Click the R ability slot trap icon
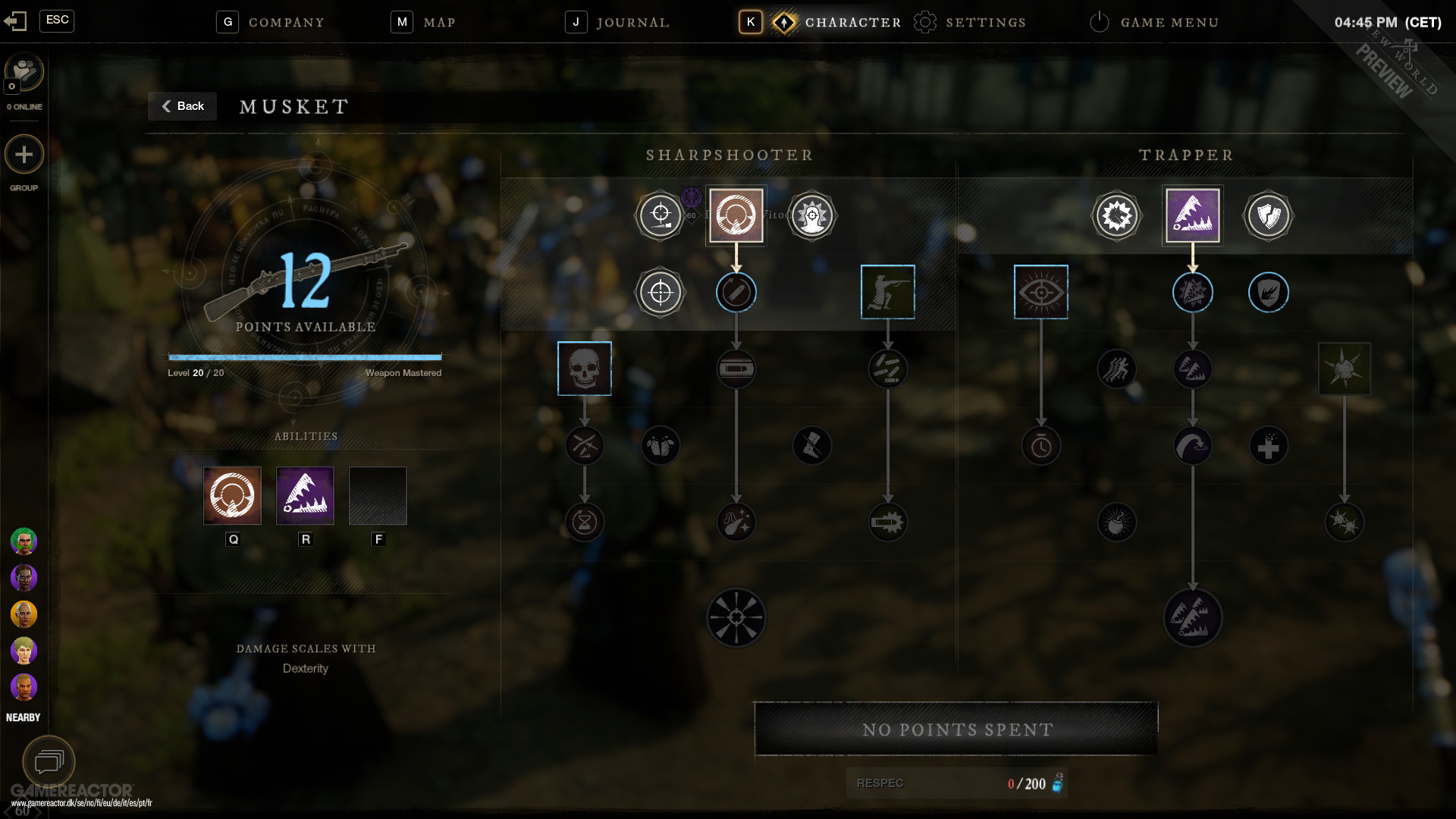Viewport: 1456px width, 819px height. pyautogui.click(x=306, y=496)
